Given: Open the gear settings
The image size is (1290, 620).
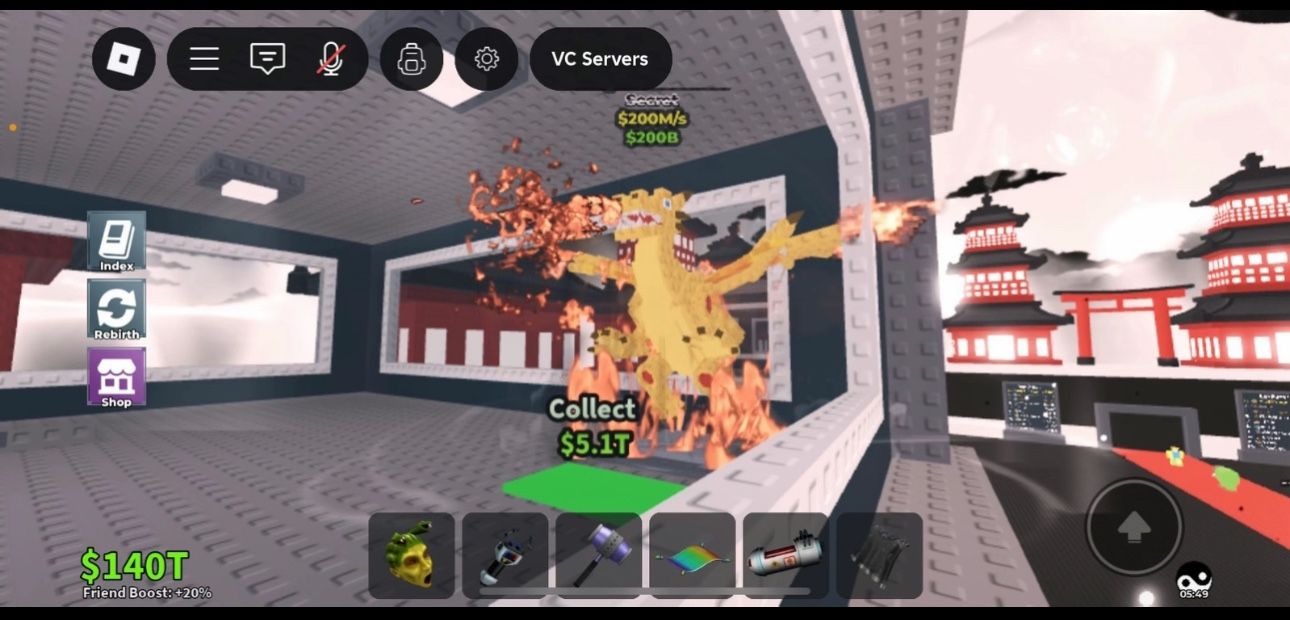Looking at the screenshot, I should click(487, 59).
